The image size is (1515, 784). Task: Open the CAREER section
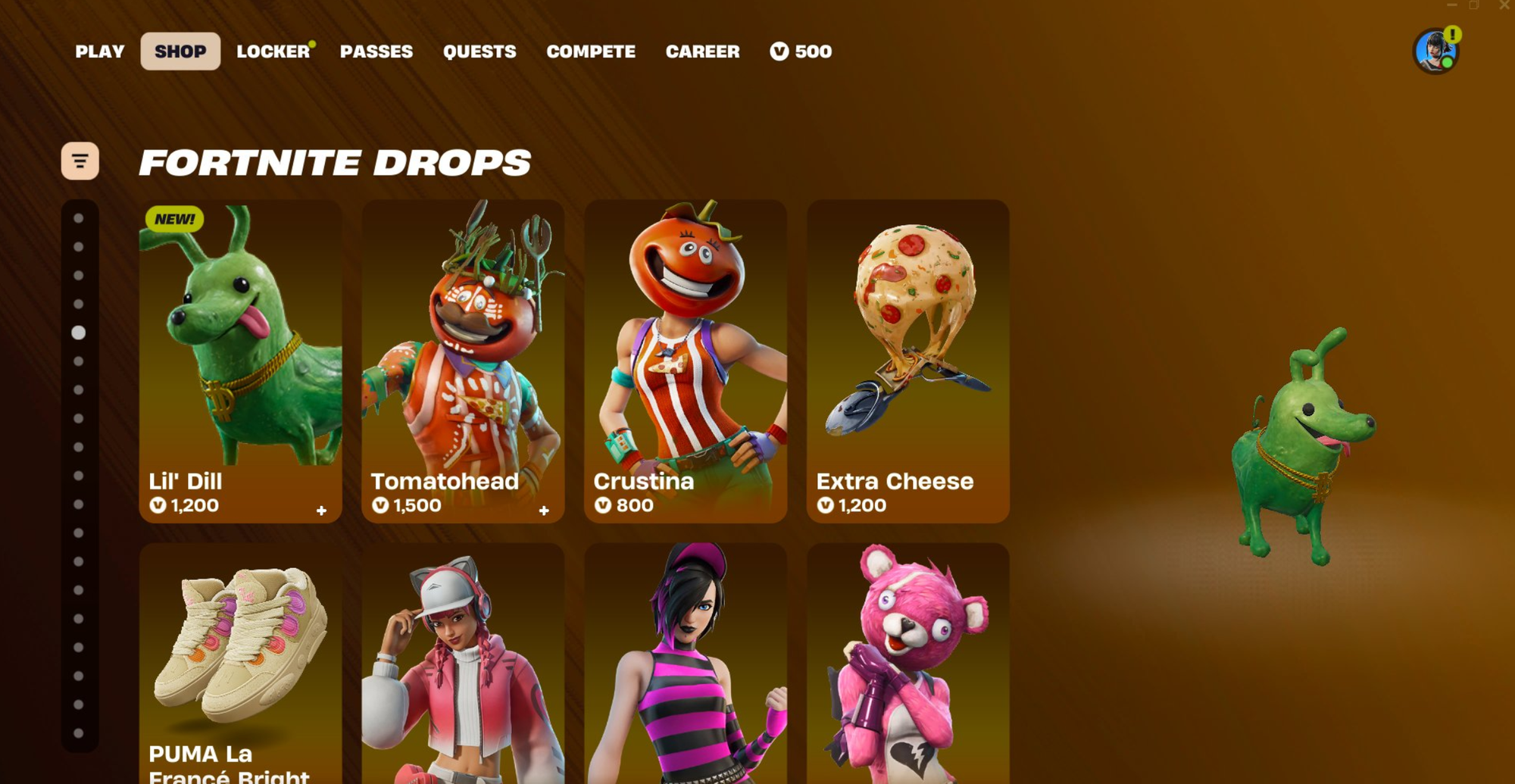pos(702,52)
